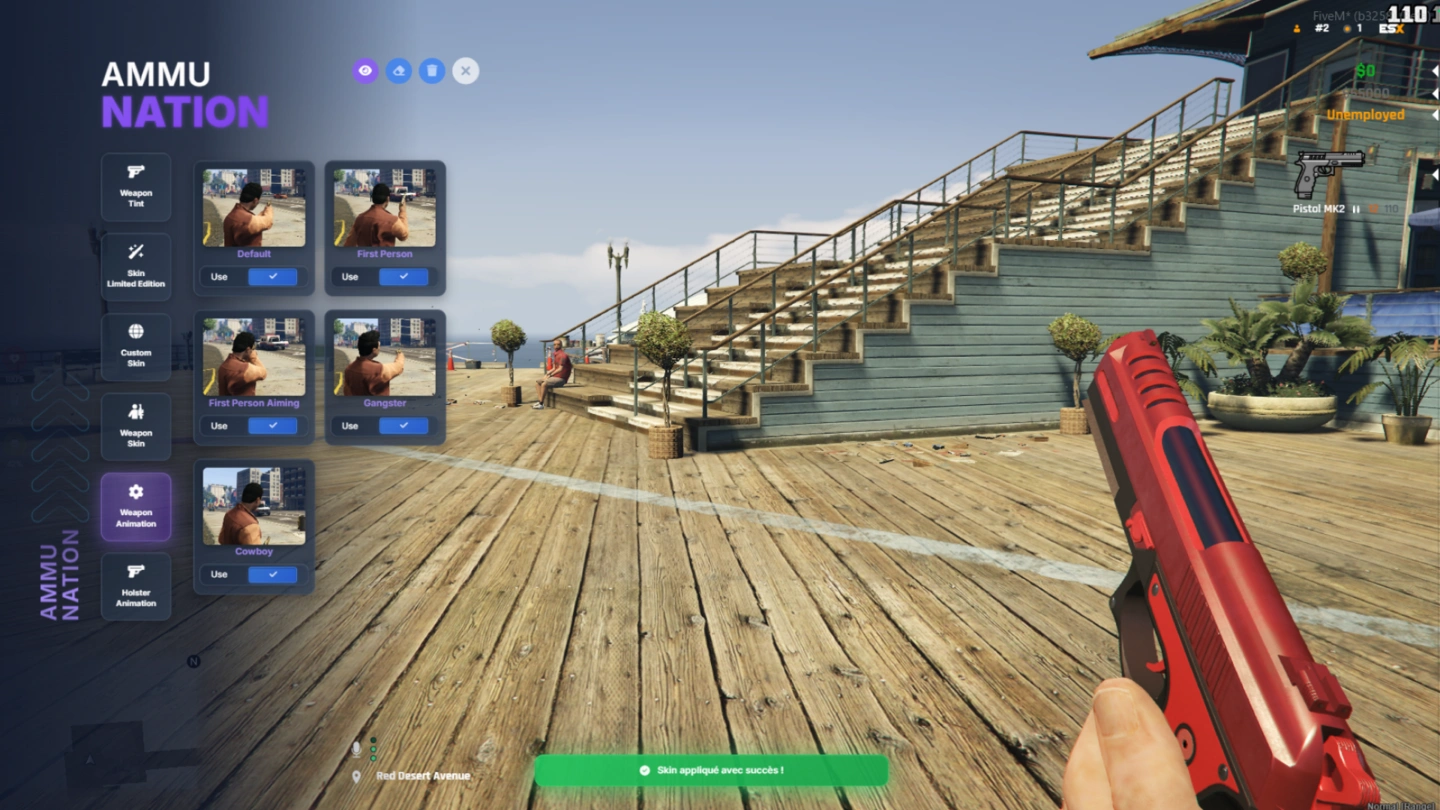1440x810 pixels.
Task: Use the First Person Aiming animation
Action: (272, 426)
